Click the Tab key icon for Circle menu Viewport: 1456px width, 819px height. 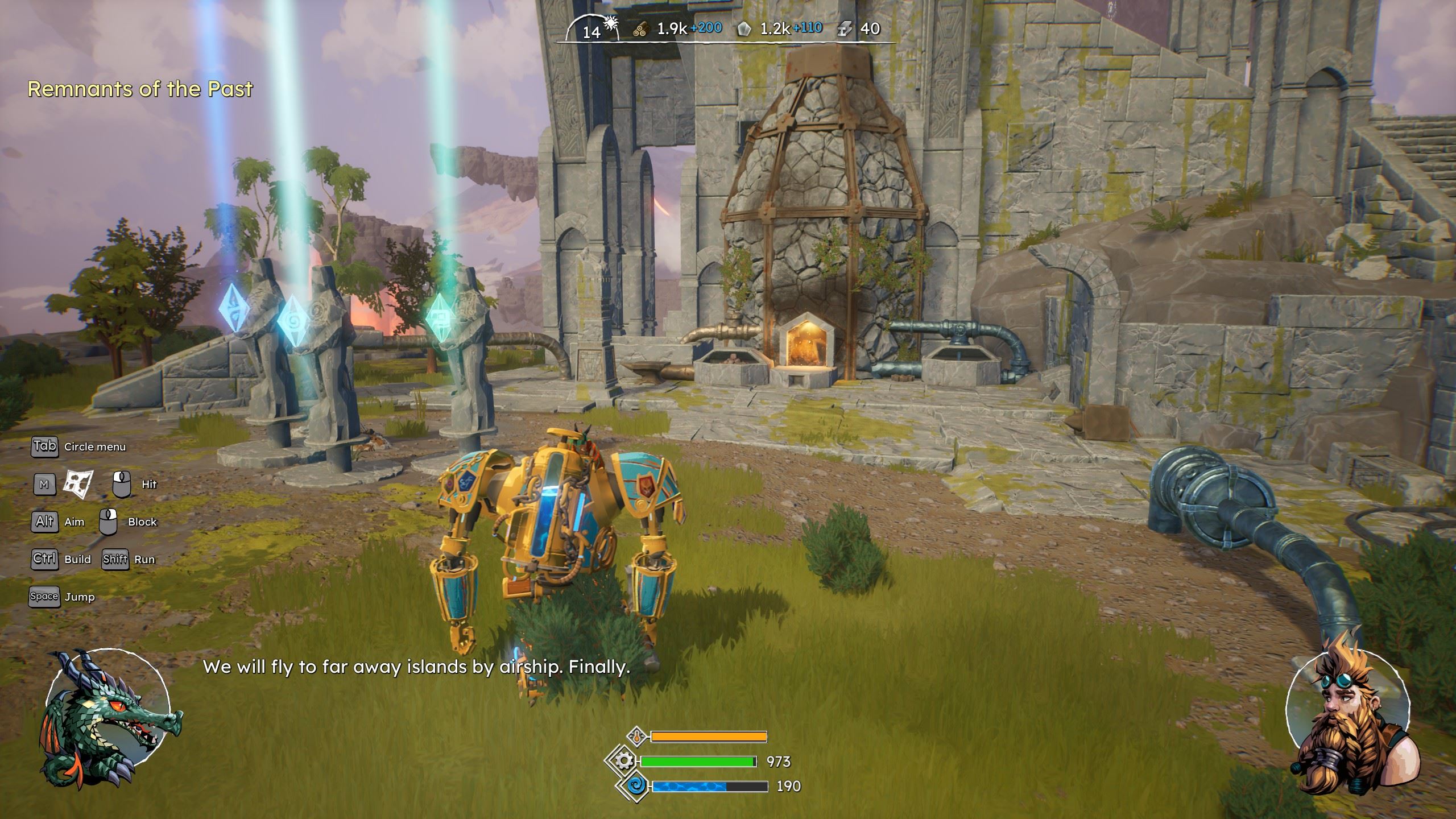tap(44, 446)
